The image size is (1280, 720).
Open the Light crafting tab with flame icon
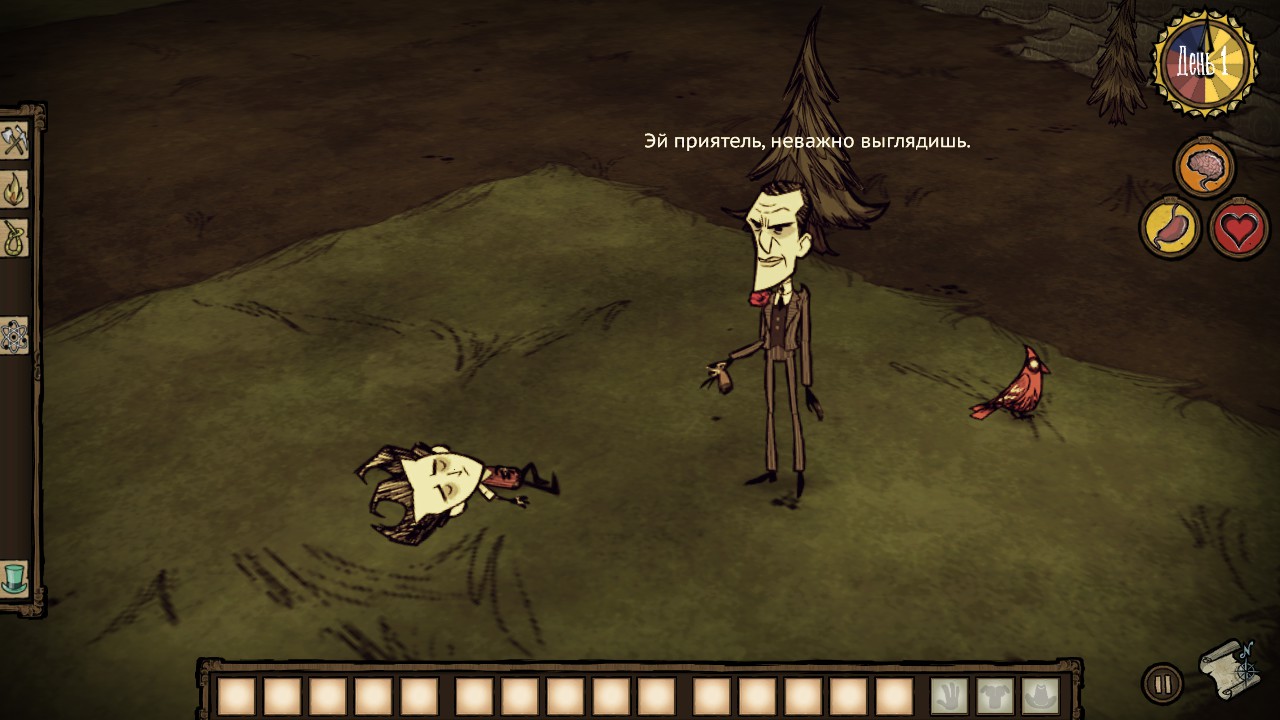[14, 189]
